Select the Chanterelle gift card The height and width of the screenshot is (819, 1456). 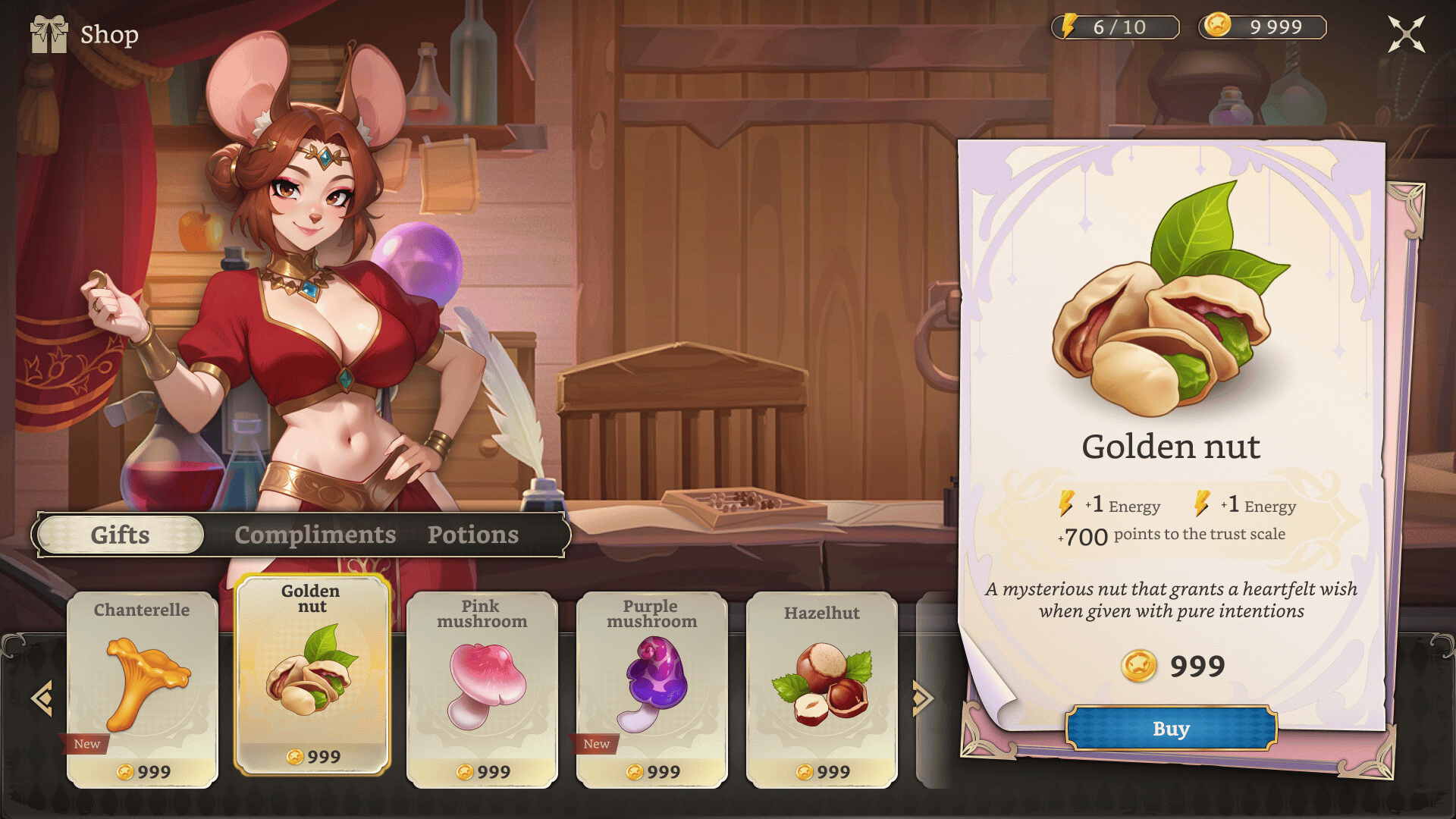143,690
